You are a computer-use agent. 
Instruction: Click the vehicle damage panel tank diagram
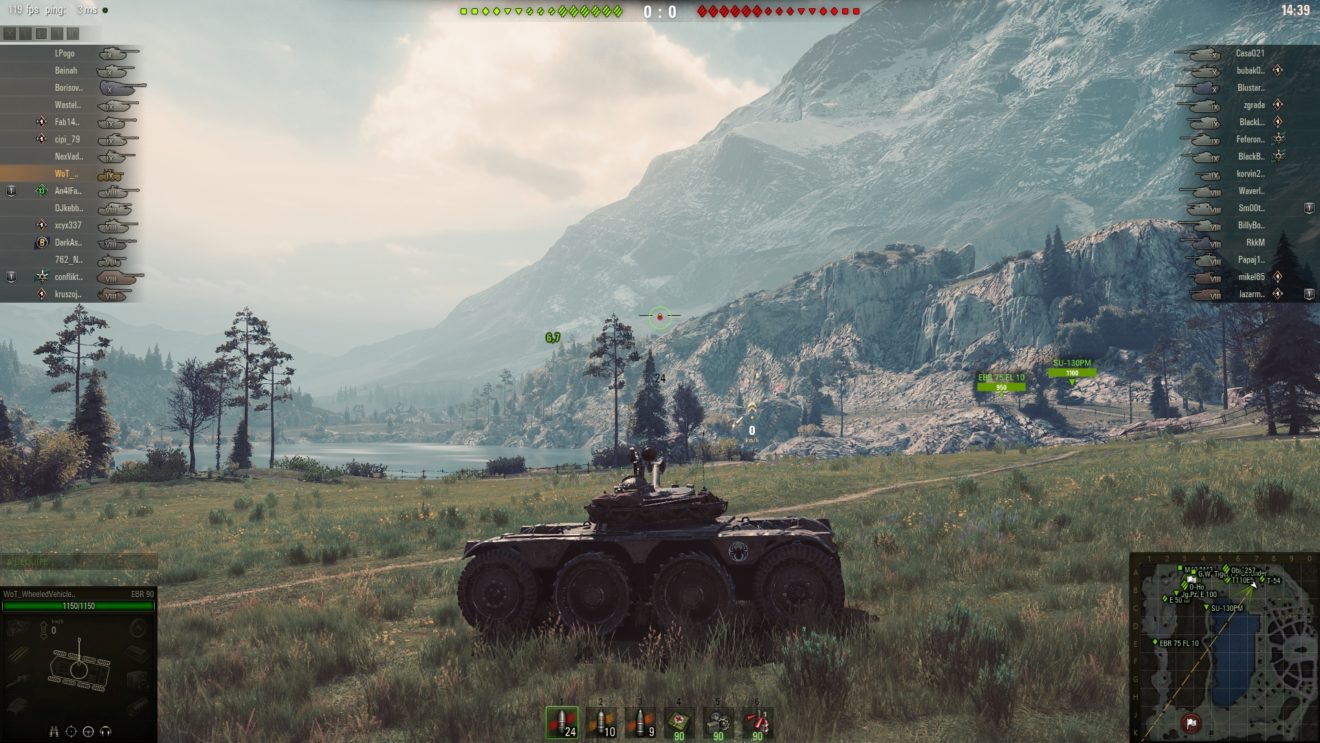pyautogui.click(x=78, y=677)
